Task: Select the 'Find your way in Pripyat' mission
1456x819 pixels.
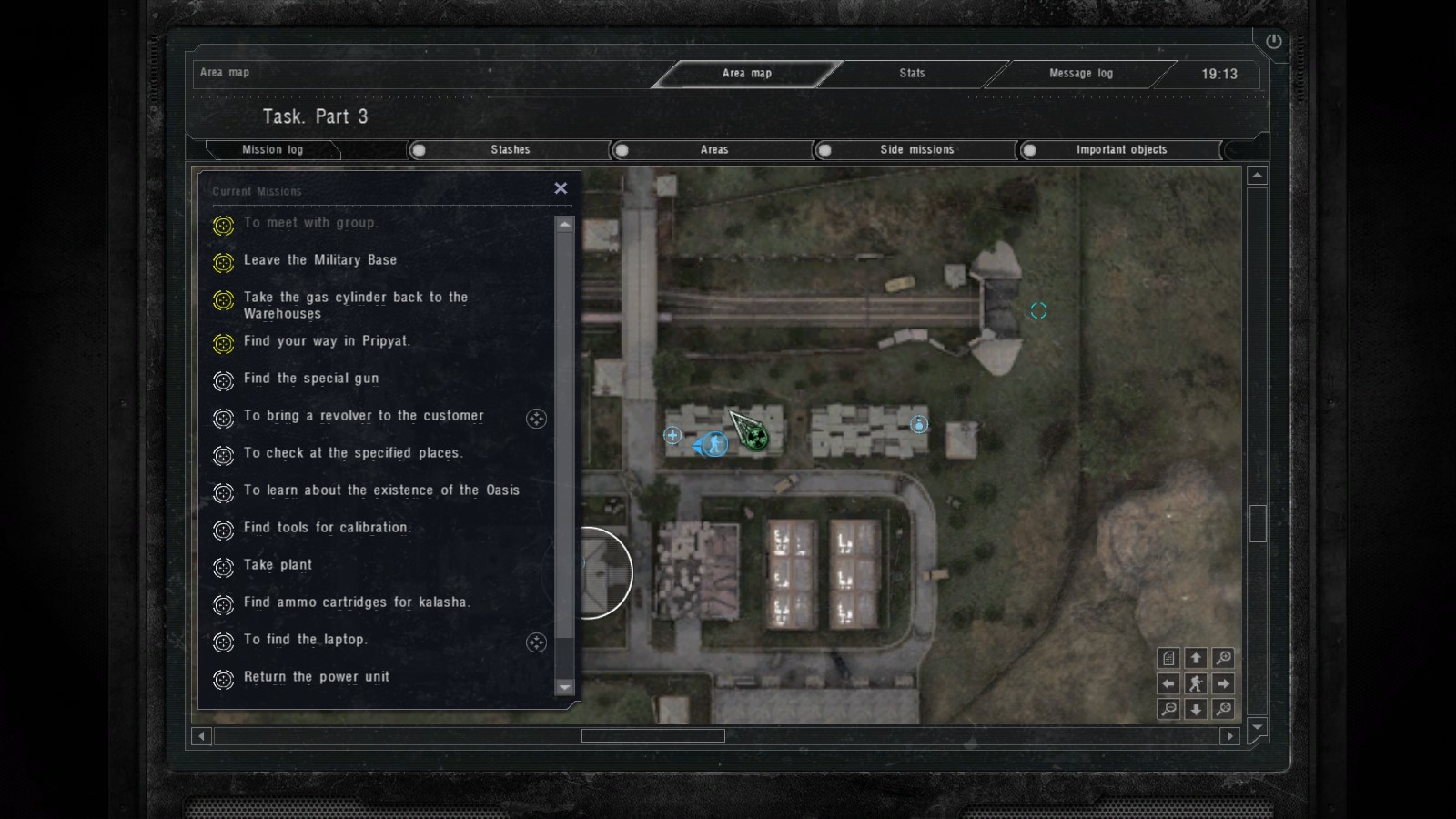Action: tap(327, 341)
